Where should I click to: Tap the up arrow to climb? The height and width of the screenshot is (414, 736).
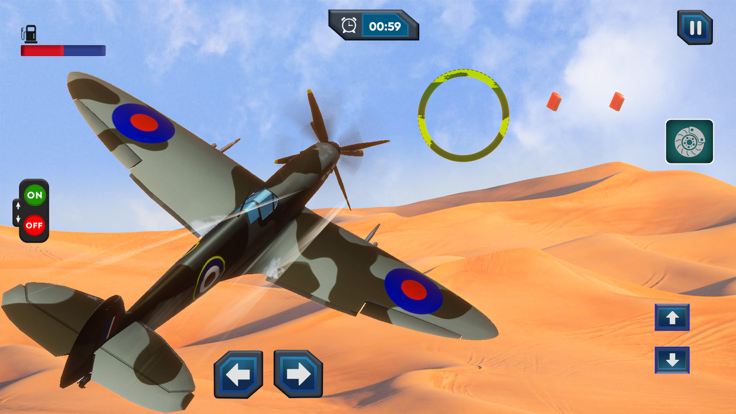pyautogui.click(x=672, y=318)
